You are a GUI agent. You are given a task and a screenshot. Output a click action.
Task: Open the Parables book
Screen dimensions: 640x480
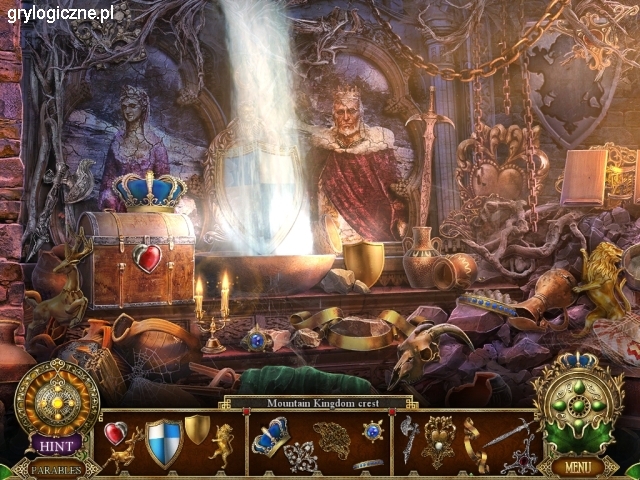56,468
